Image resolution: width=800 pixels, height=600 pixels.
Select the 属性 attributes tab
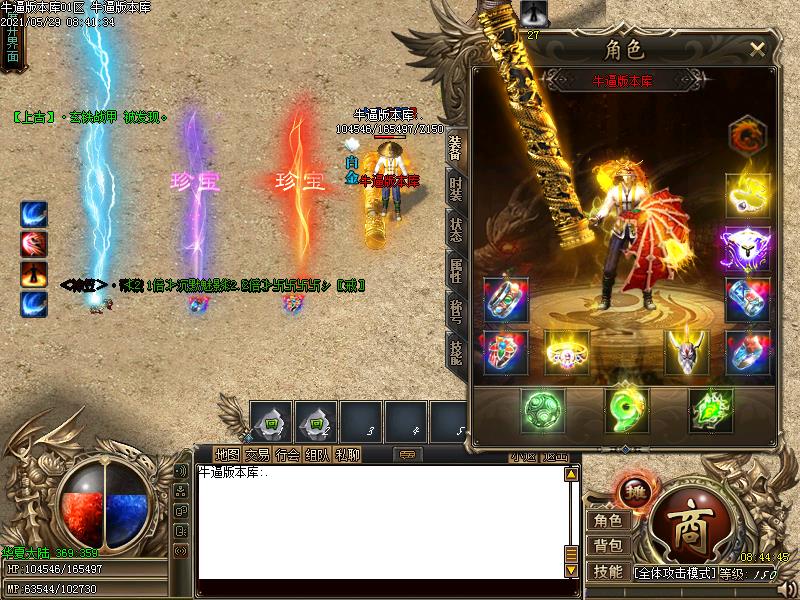pyautogui.click(x=455, y=270)
